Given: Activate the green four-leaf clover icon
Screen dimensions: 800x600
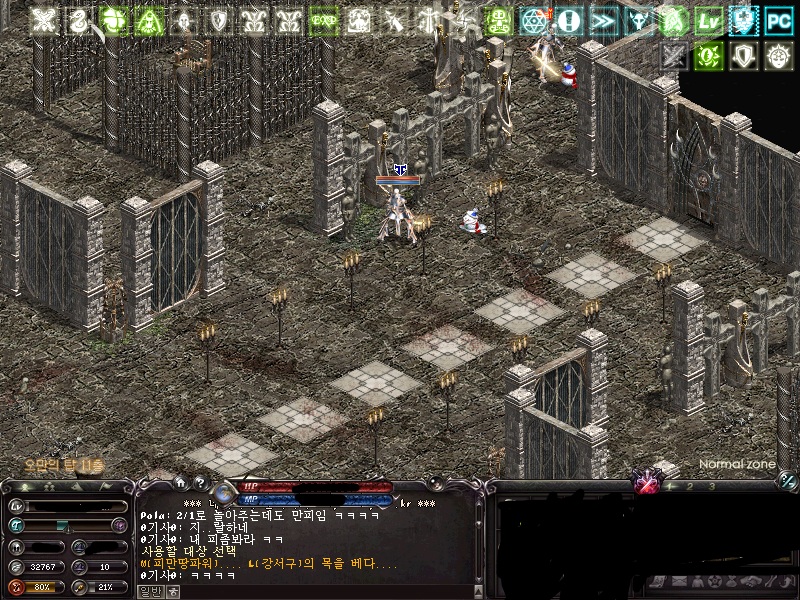Looking at the screenshot, I should [x=114, y=21].
